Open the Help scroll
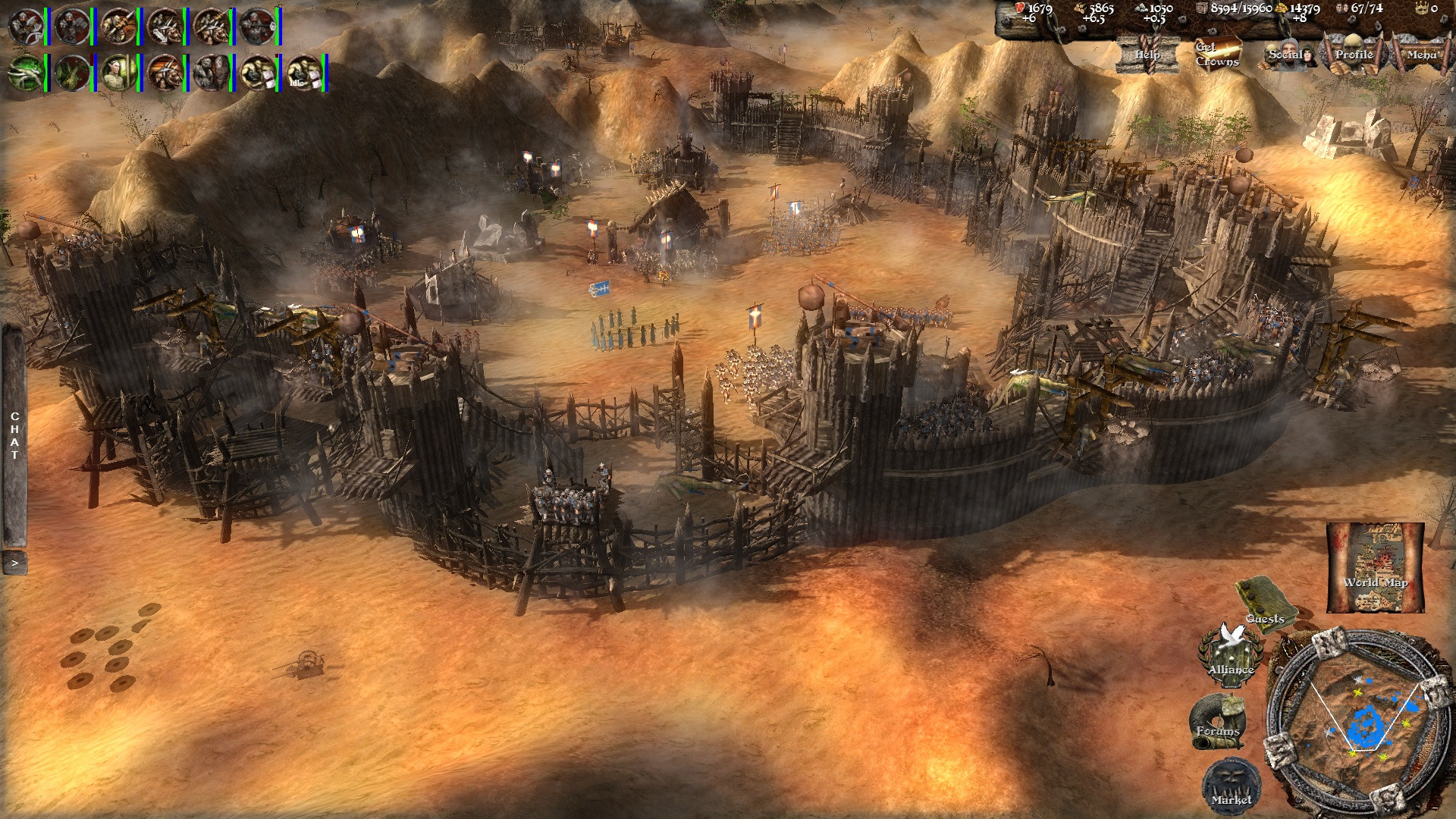 (1147, 54)
